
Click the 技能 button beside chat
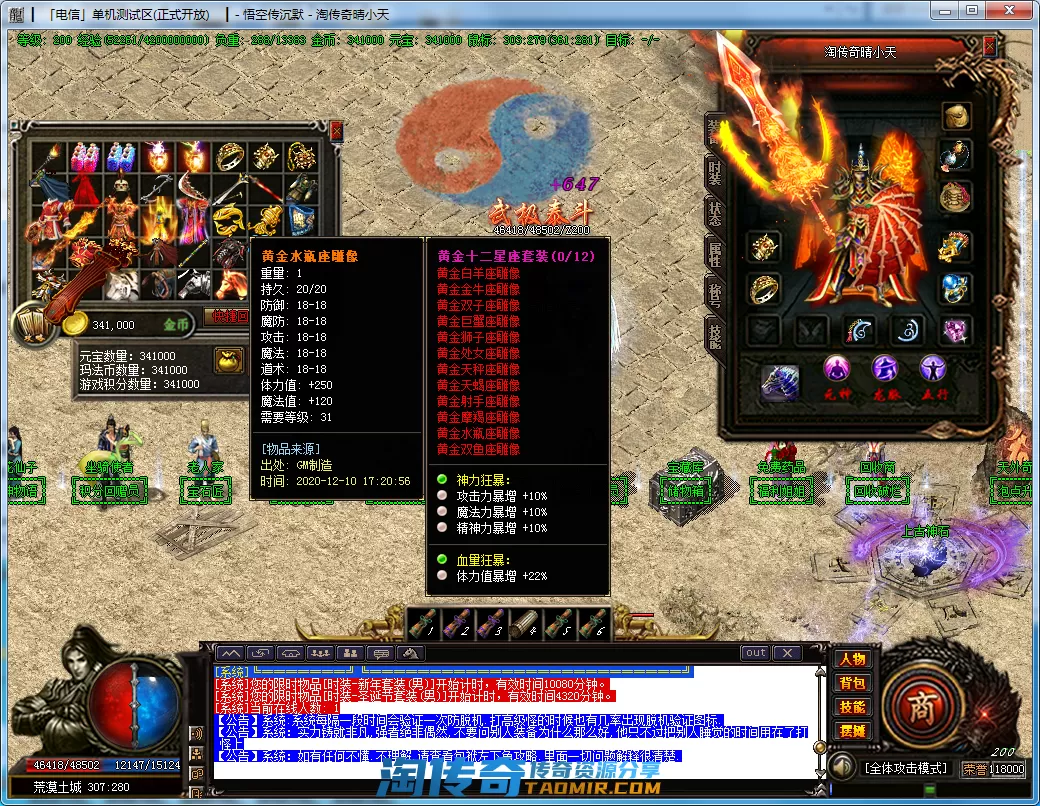click(x=852, y=707)
